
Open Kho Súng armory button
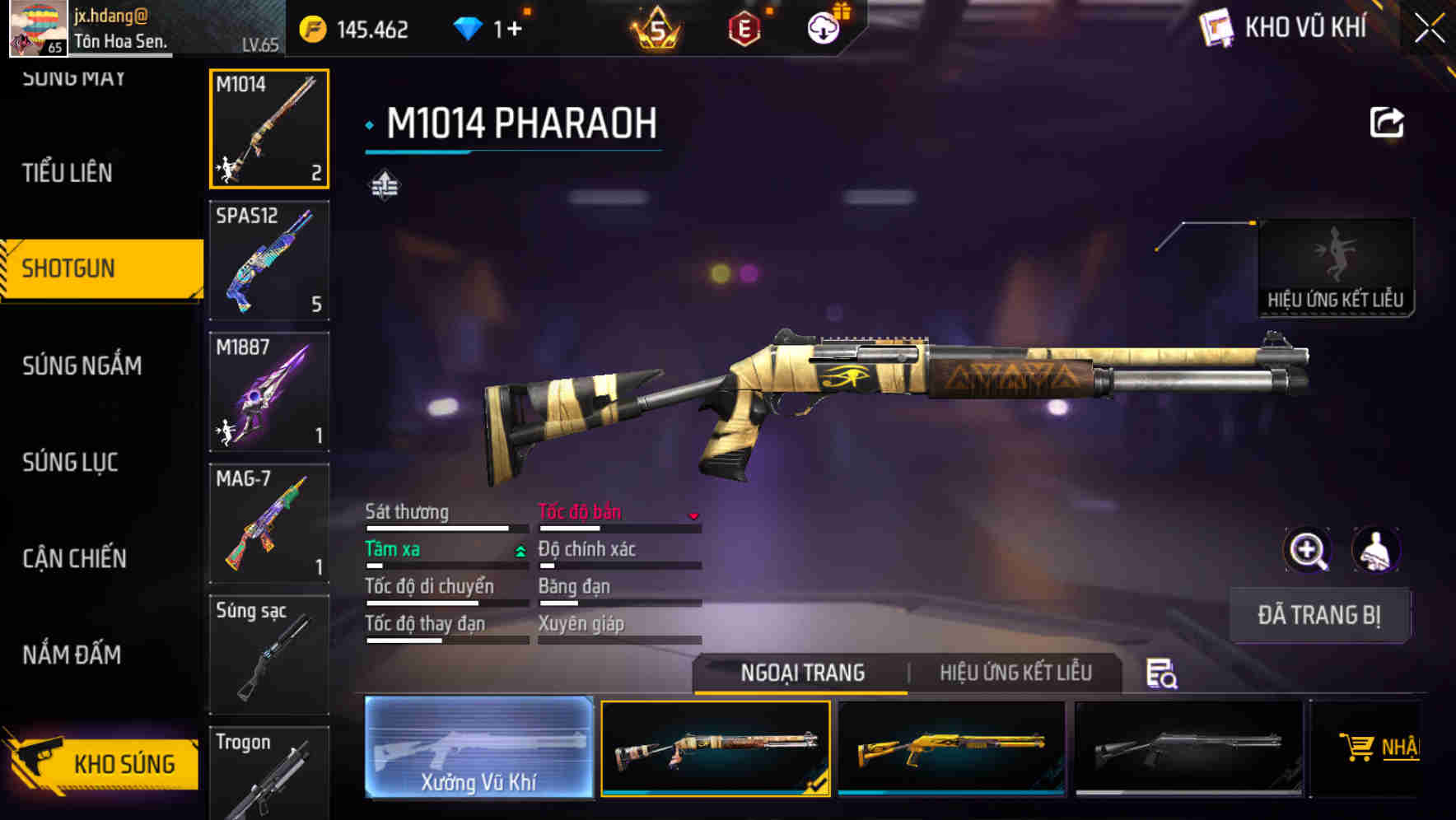[103, 763]
